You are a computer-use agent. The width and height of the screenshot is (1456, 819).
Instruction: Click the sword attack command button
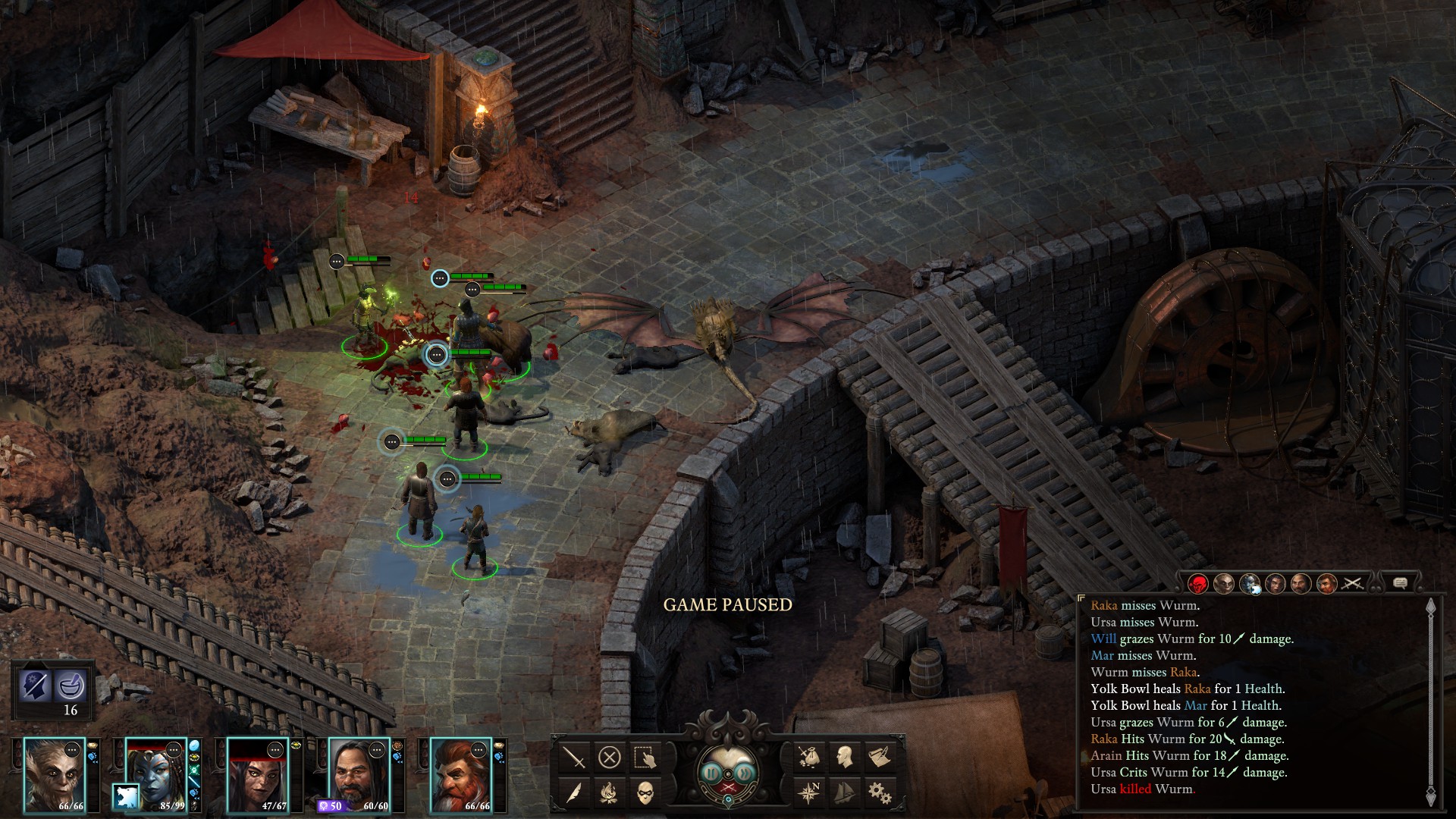pyautogui.click(x=574, y=757)
